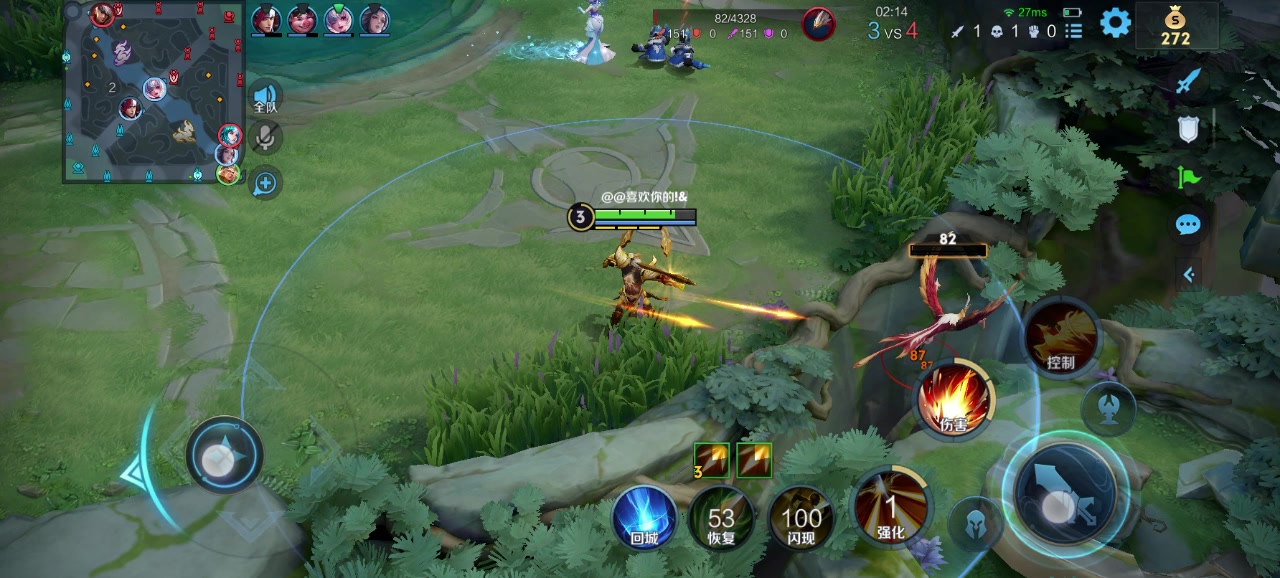Recall to base with 回城
The width and height of the screenshot is (1280, 578).
click(x=644, y=519)
